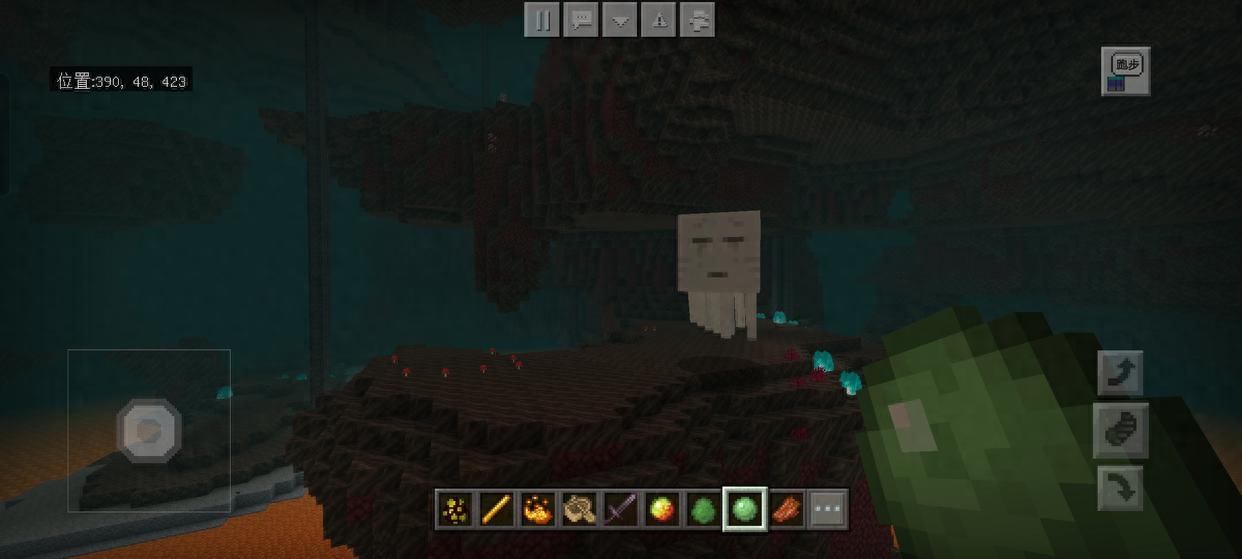This screenshot has height=559, width=1242.
Task: Tap the upward curved arrow button
Action: point(1121,374)
